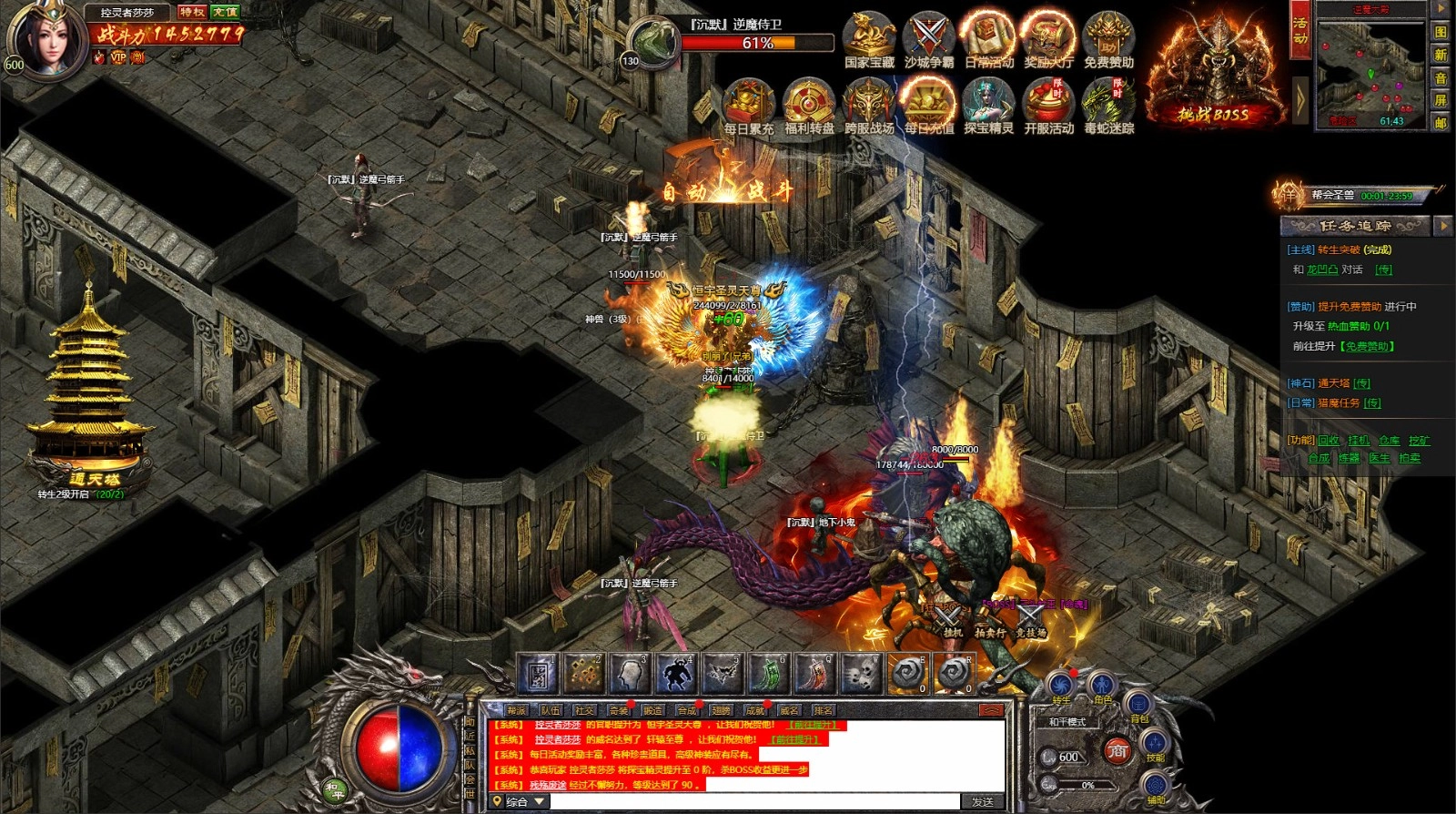The height and width of the screenshot is (814, 1456).
Task: Open the 邮 mail button
Action: pyautogui.click(x=1441, y=122)
